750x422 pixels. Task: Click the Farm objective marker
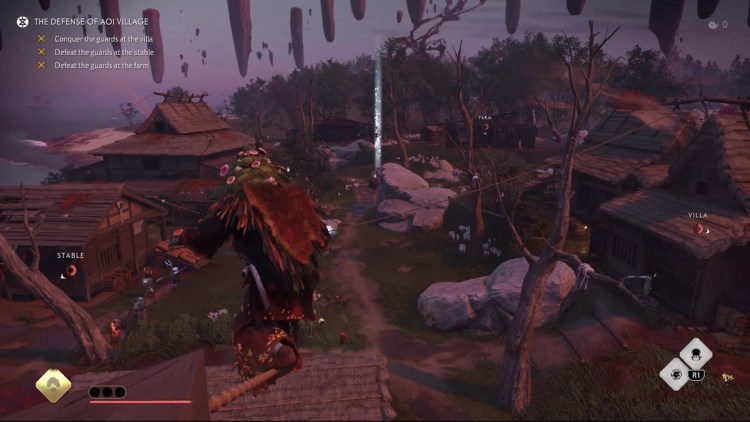(x=486, y=129)
